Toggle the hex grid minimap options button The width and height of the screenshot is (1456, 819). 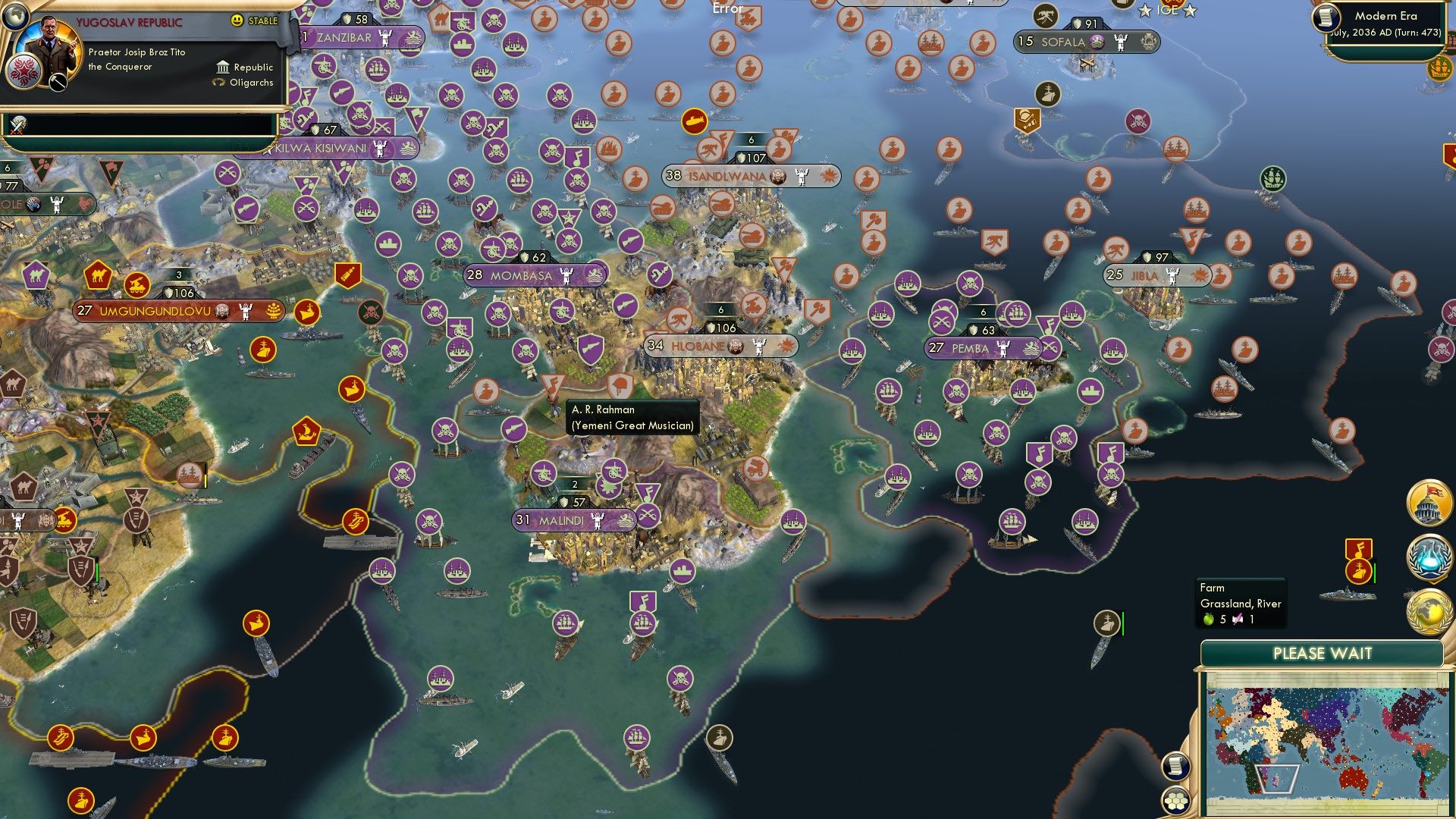[1175, 800]
